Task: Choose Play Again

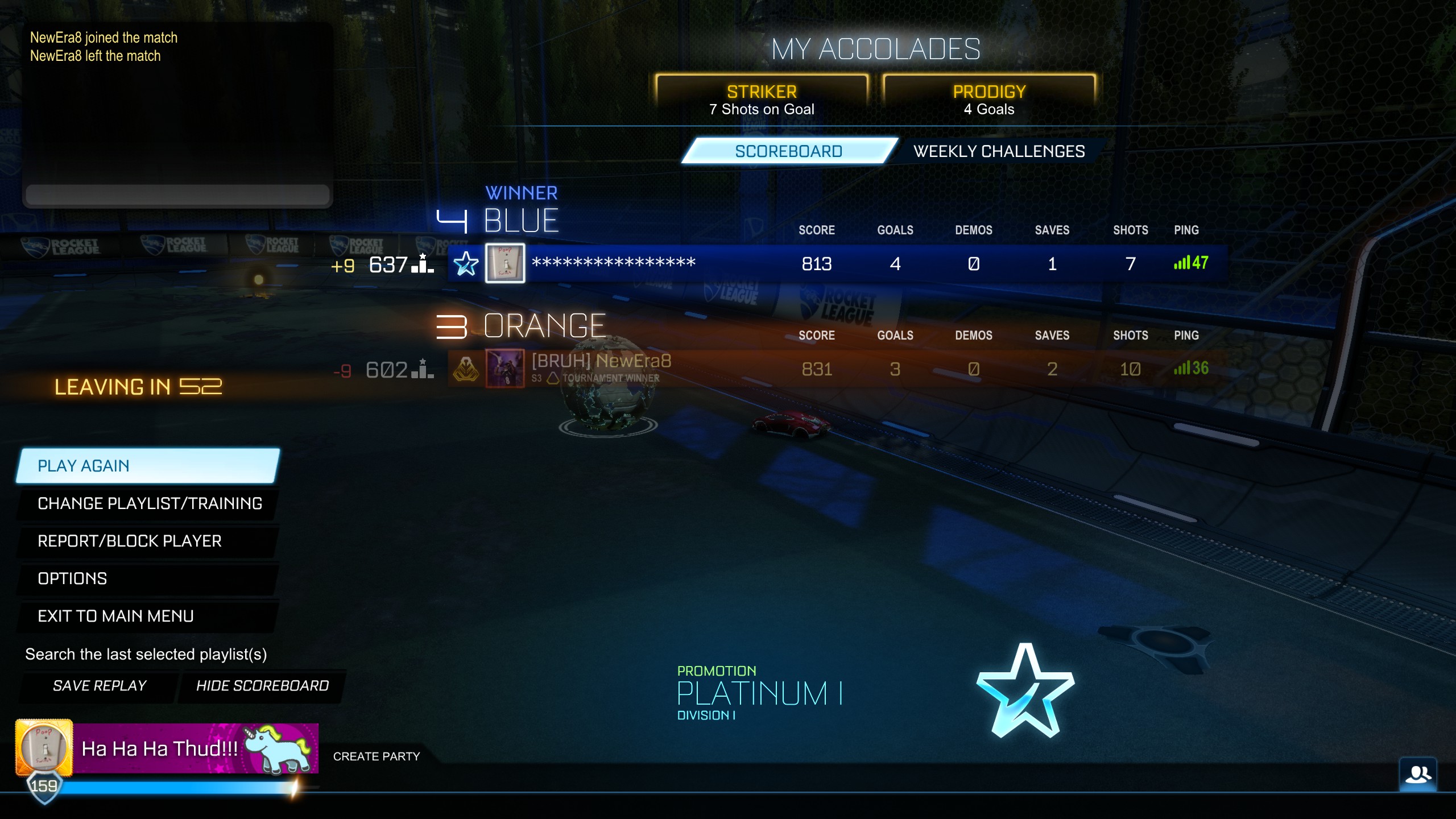Action: point(148,466)
